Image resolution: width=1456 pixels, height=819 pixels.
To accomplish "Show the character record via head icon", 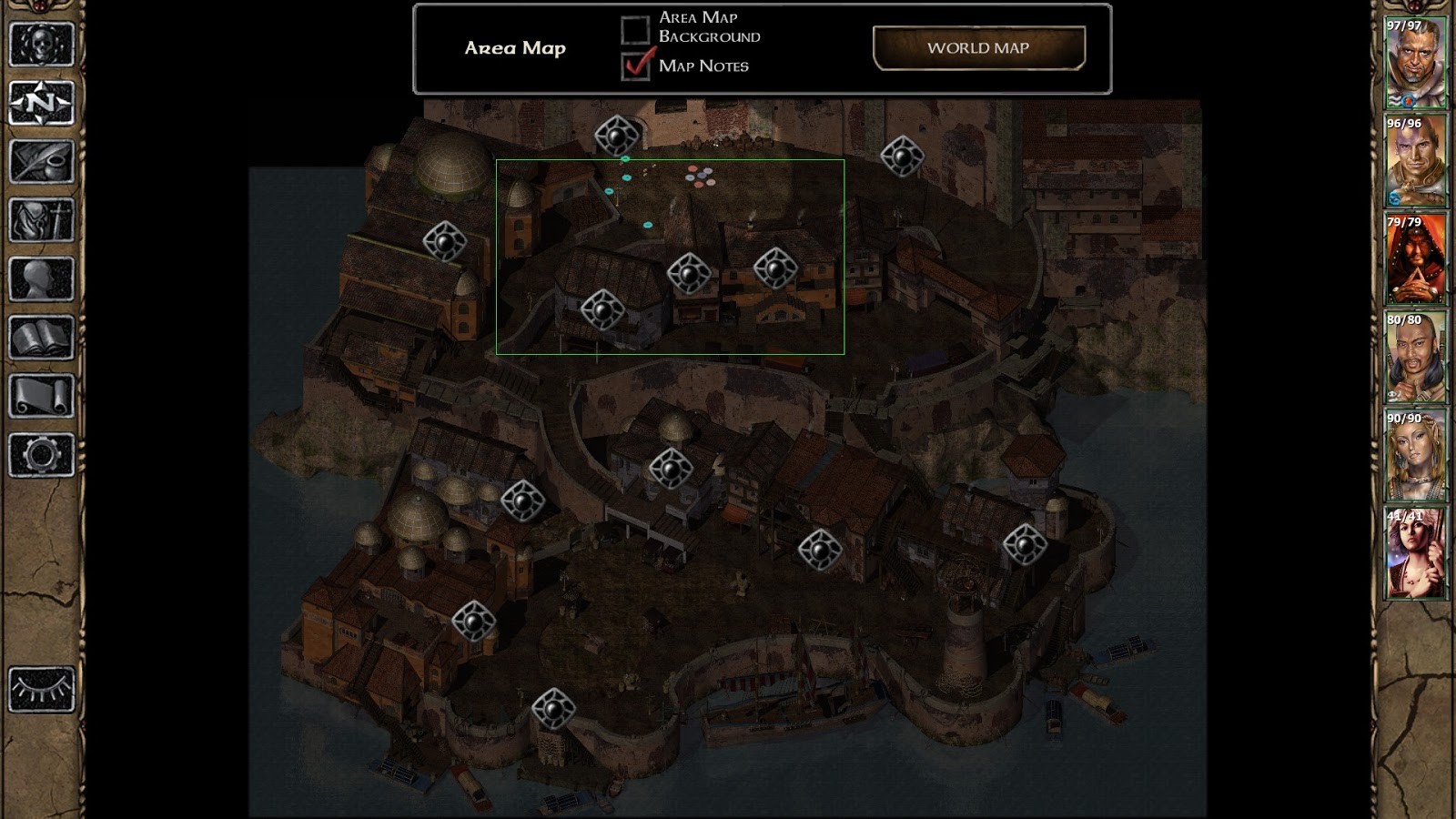I will [x=41, y=279].
